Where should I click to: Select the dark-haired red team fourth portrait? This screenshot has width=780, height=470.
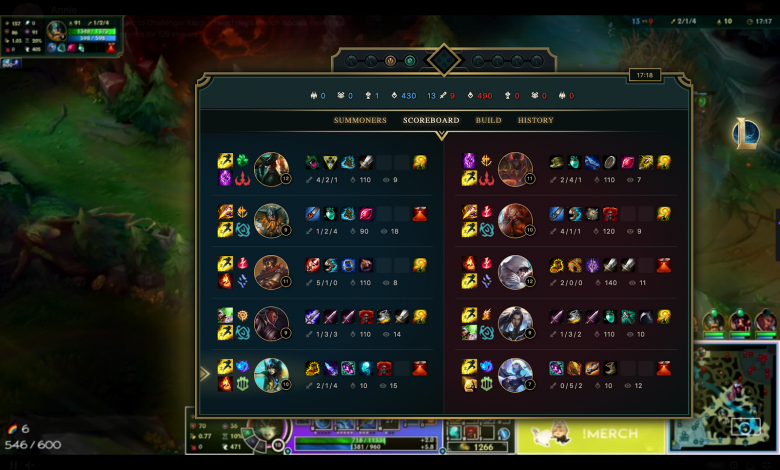coord(515,323)
